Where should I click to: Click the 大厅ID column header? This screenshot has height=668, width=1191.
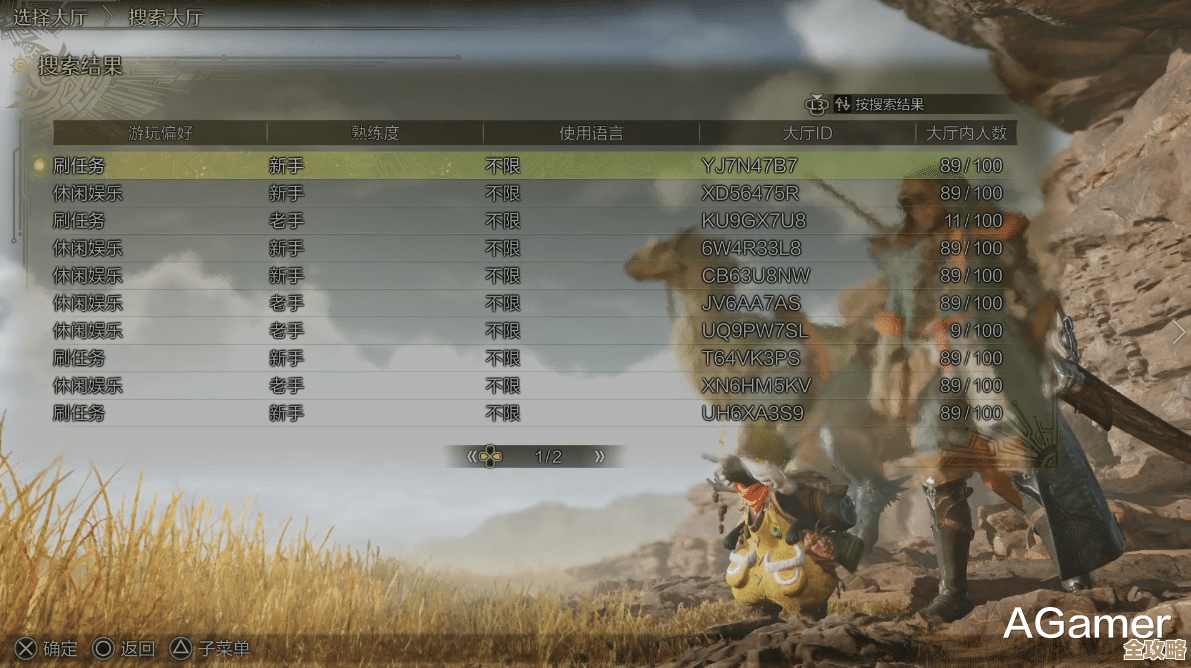pyautogui.click(x=808, y=133)
